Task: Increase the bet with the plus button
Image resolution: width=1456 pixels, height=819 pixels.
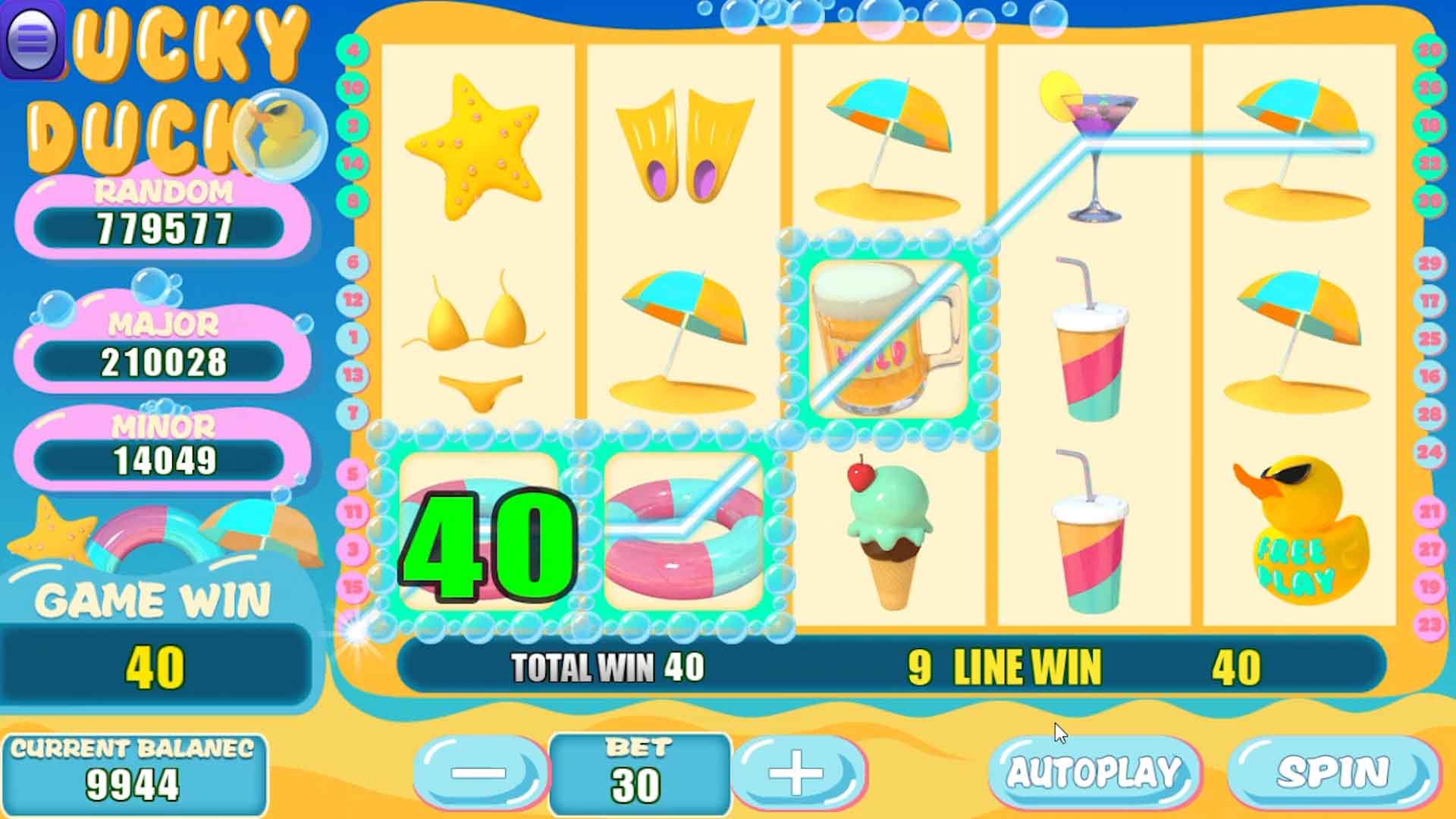Action: coord(797,773)
